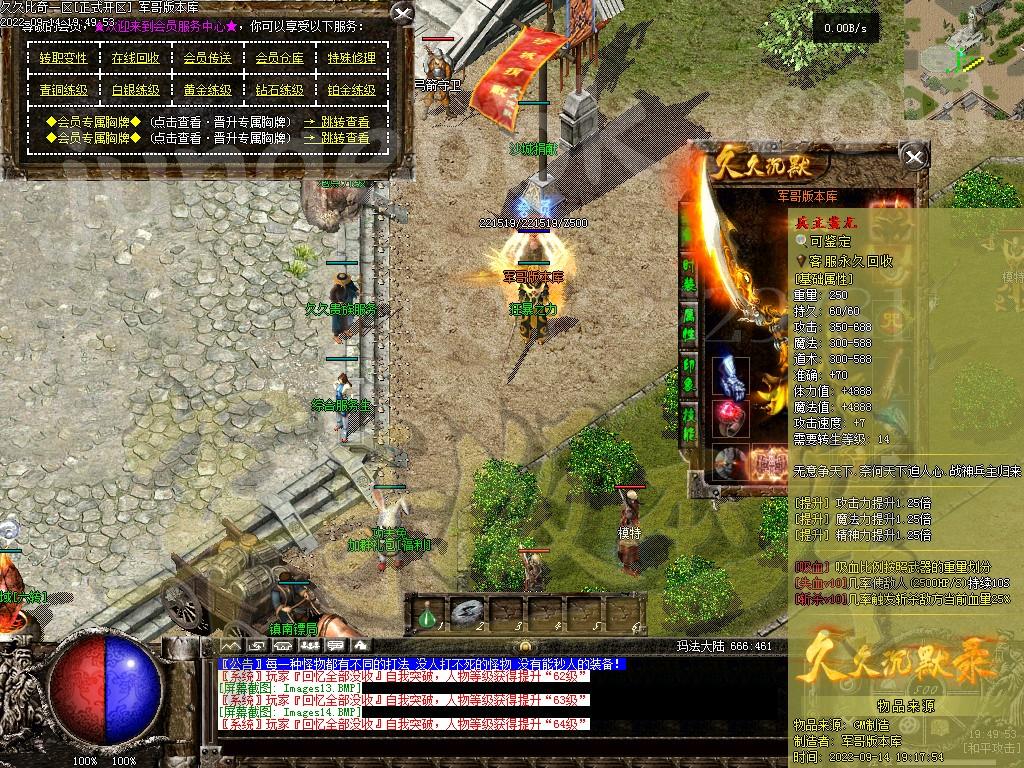Choose 铂金练级 platinum leveling

[x=351, y=90]
